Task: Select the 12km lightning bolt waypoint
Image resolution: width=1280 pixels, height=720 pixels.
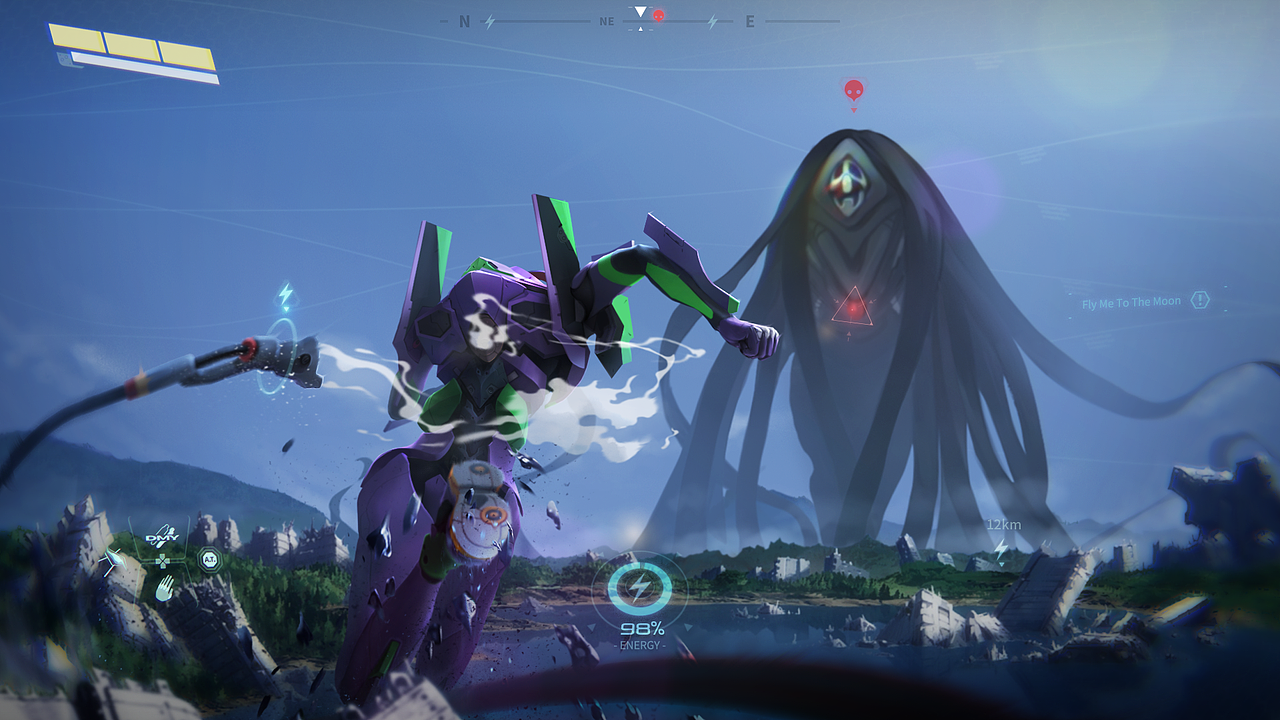Action: click(x=1000, y=548)
